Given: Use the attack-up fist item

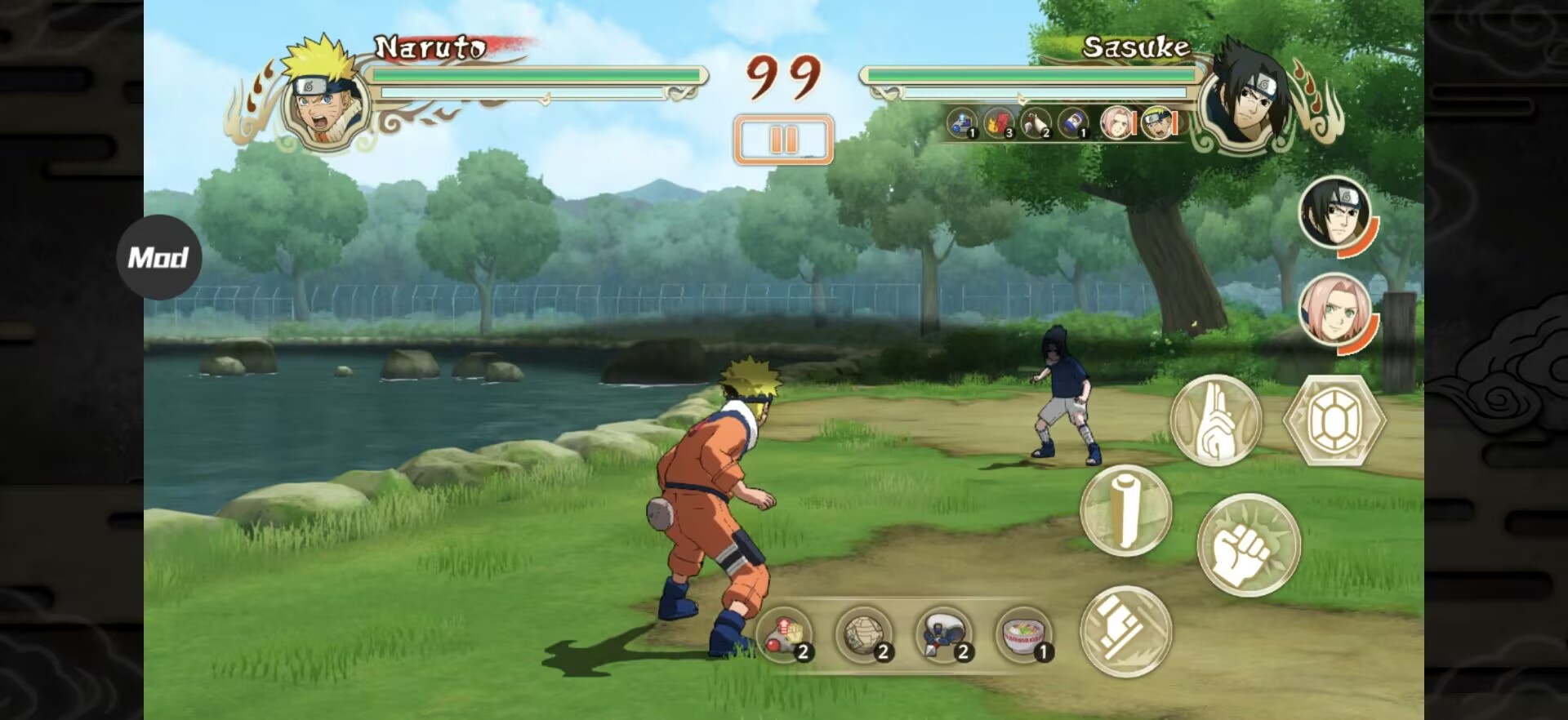Looking at the screenshot, I should point(785,634).
